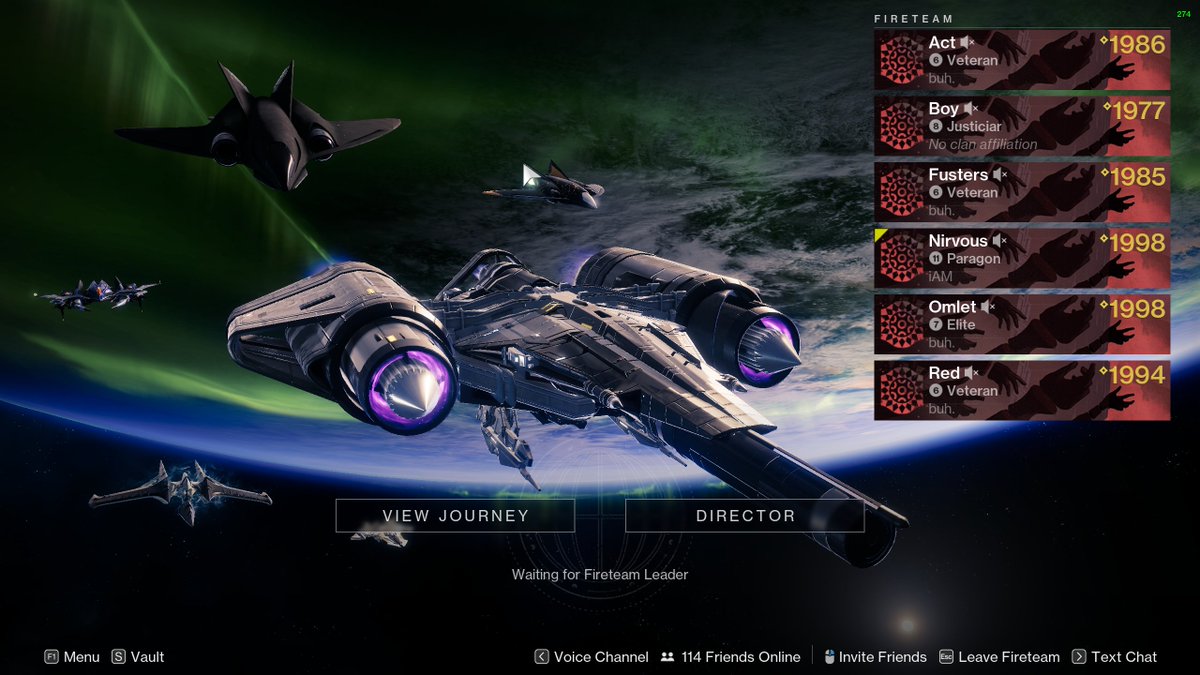Screen dimensions: 1200x675
Task: Select Boy's fireteam member card
Action: click(x=1021, y=125)
